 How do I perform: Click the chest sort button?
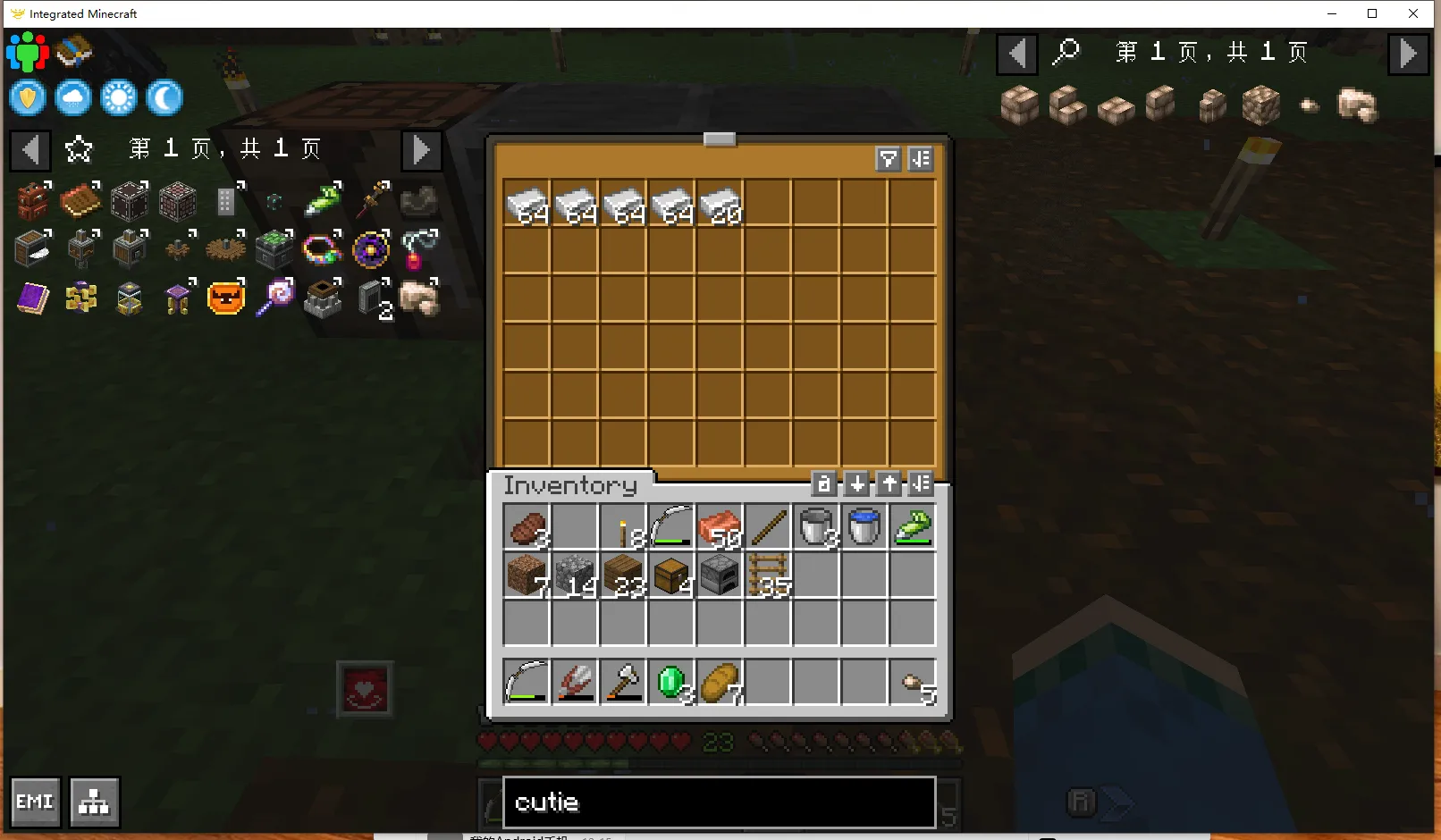[x=920, y=159]
